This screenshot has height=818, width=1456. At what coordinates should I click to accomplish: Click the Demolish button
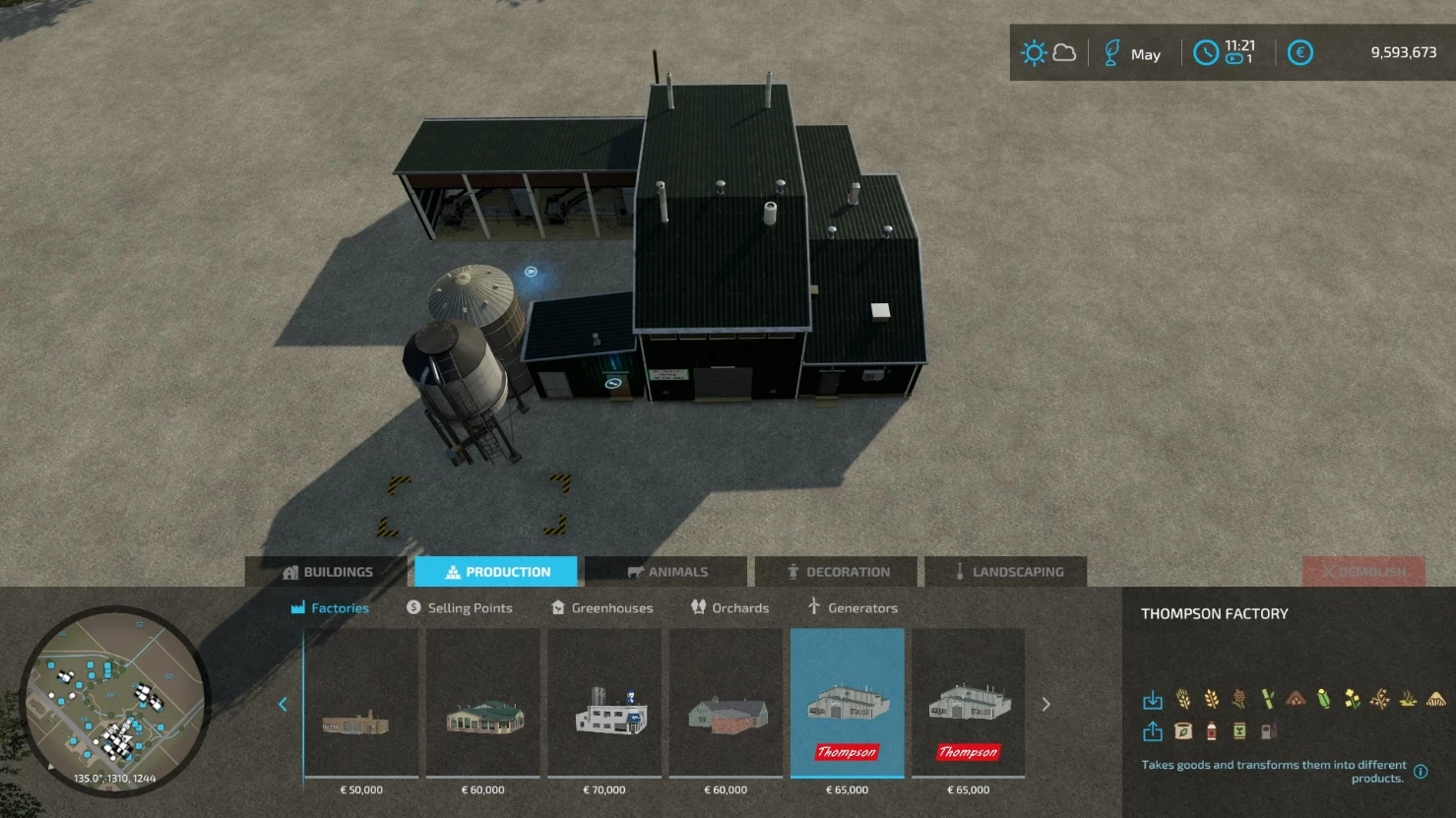pos(1363,572)
